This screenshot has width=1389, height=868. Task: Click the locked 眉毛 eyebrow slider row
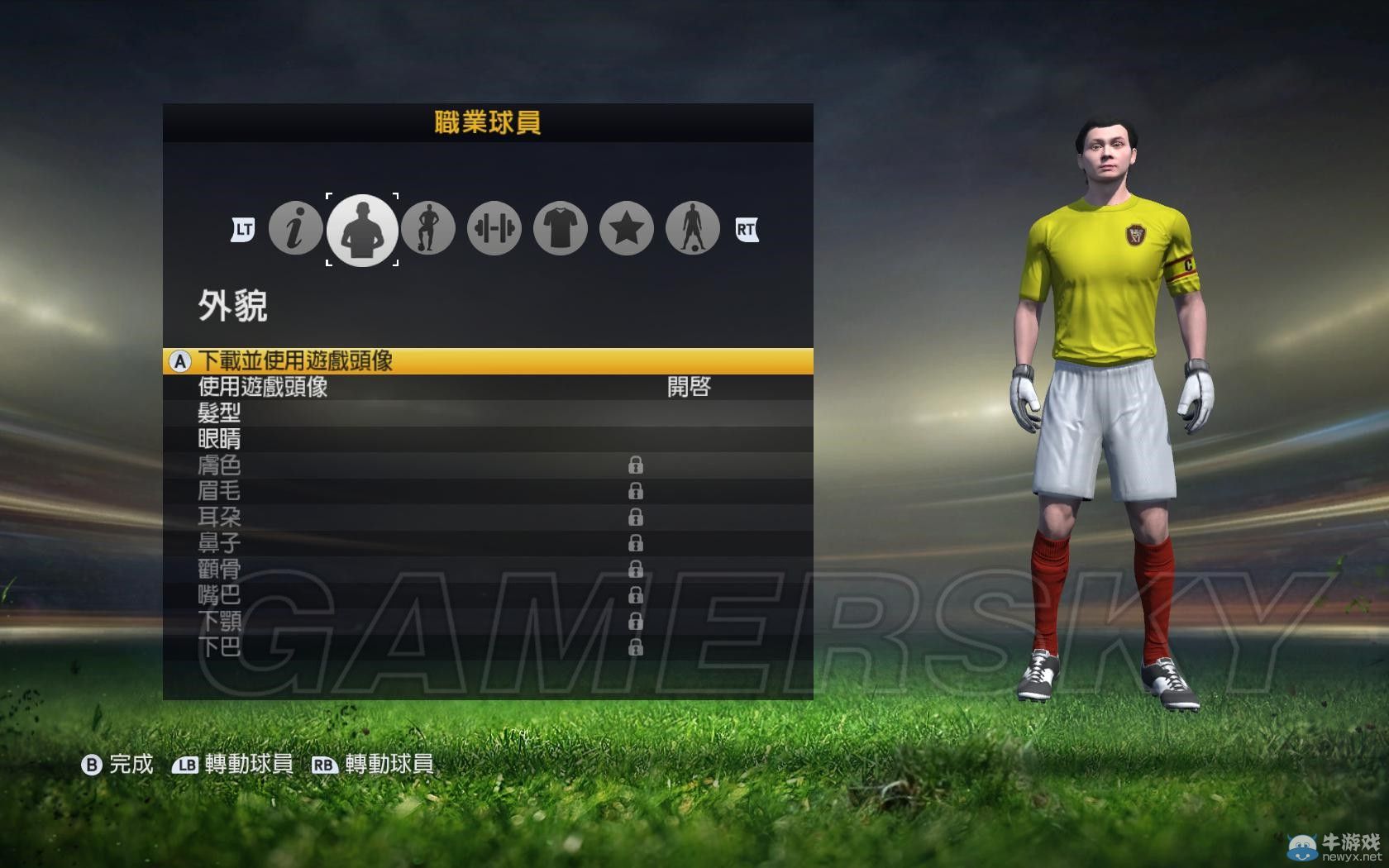pos(220,492)
